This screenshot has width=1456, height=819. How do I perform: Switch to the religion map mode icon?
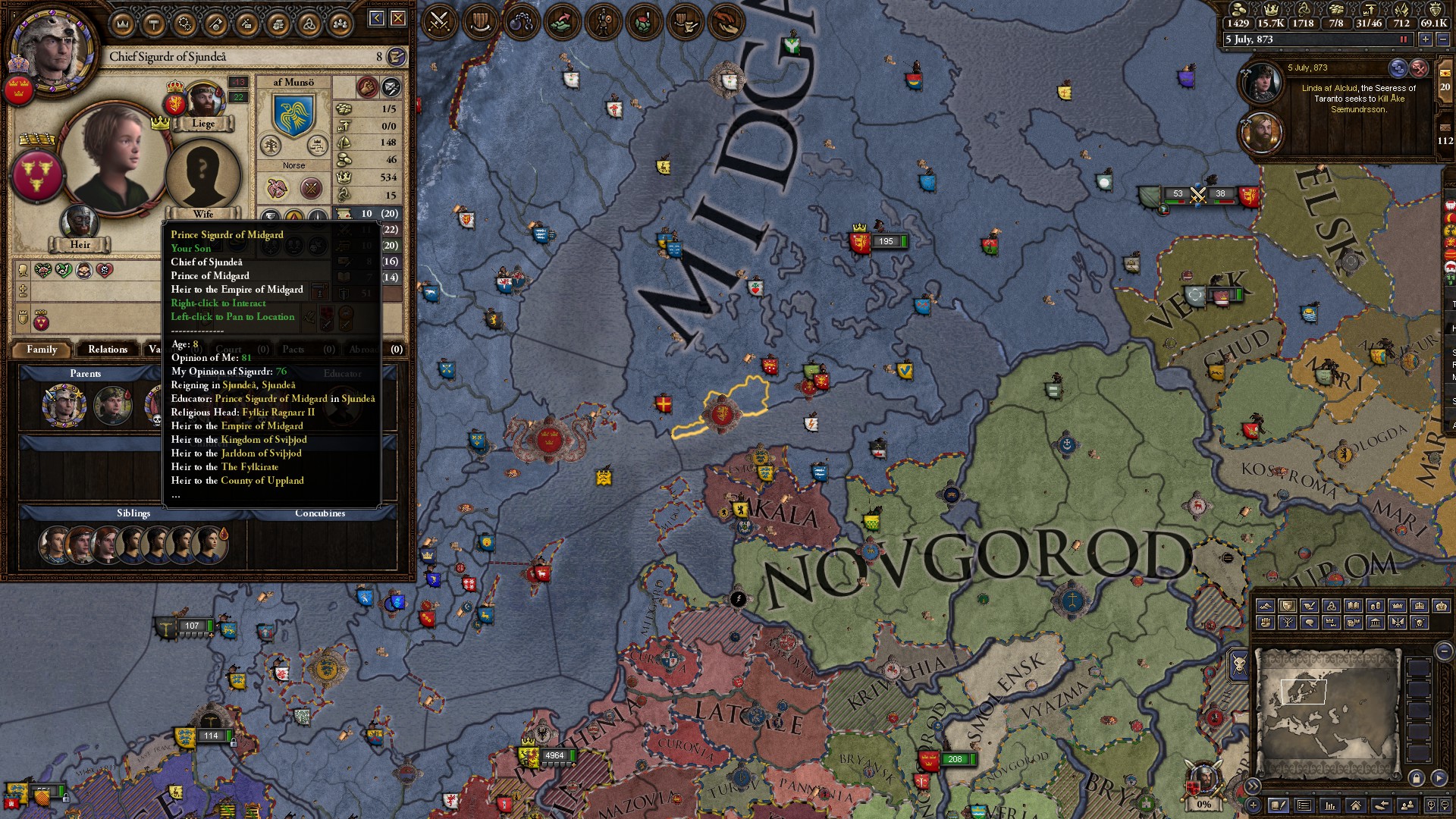1330,606
